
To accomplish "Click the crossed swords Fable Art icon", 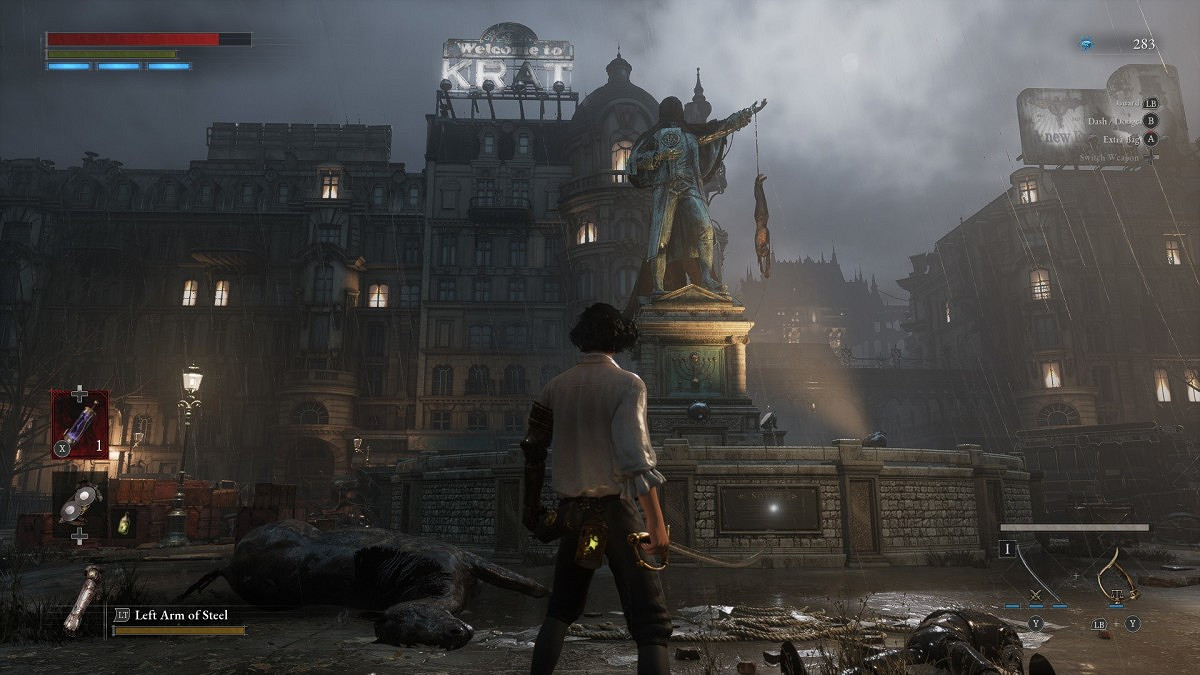I will (1034, 597).
